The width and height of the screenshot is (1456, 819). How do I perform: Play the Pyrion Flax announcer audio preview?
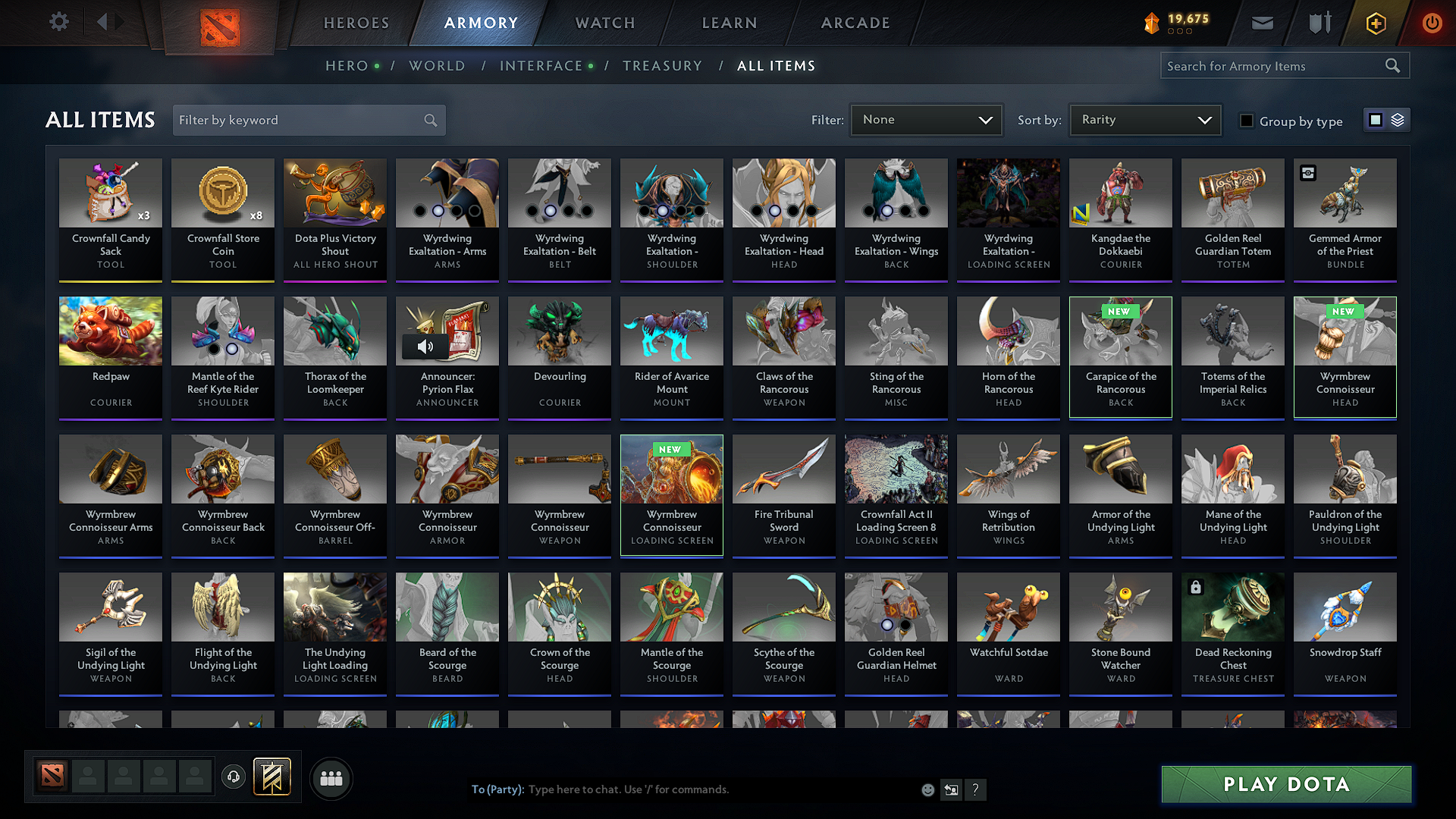coord(425,347)
